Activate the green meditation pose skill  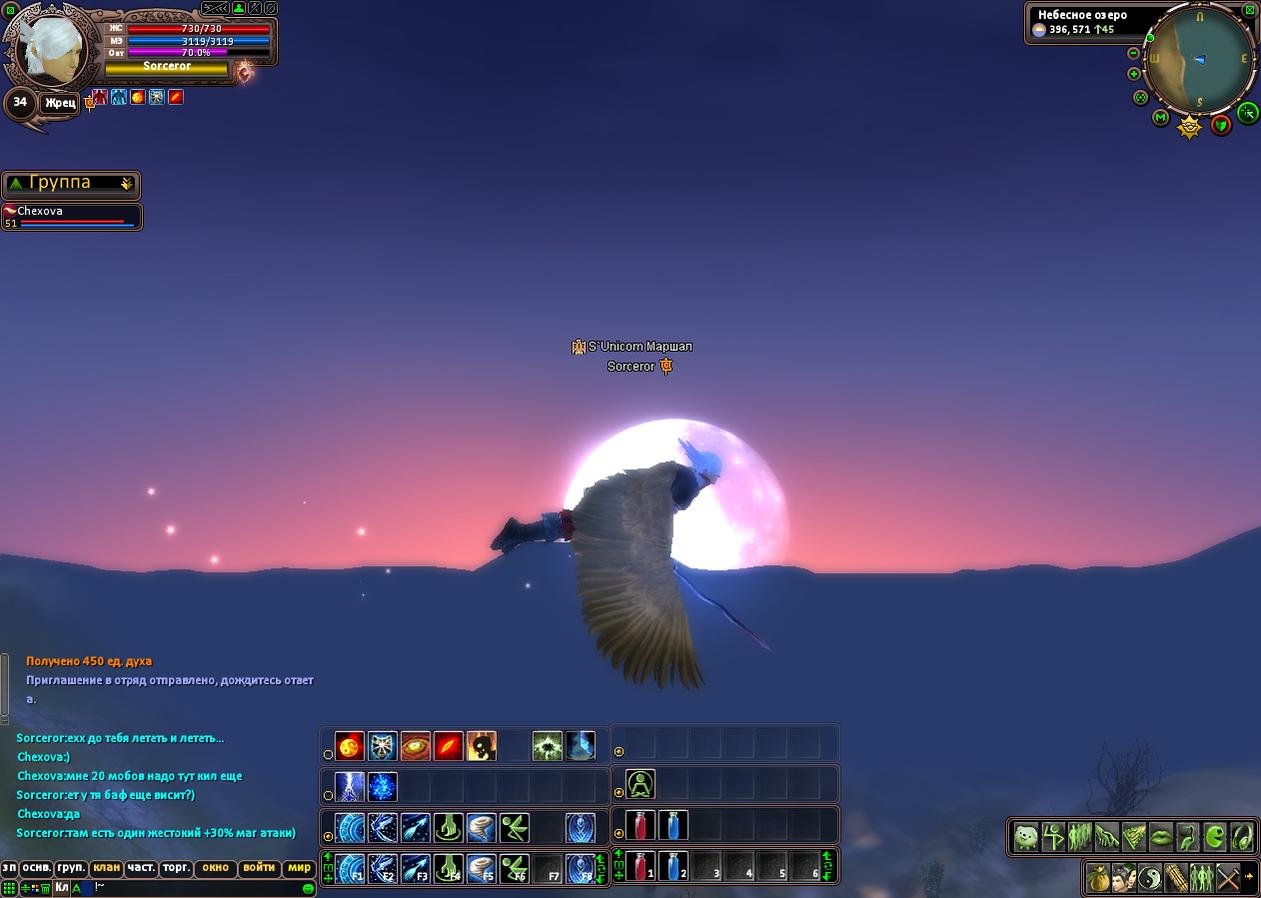(x=640, y=784)
